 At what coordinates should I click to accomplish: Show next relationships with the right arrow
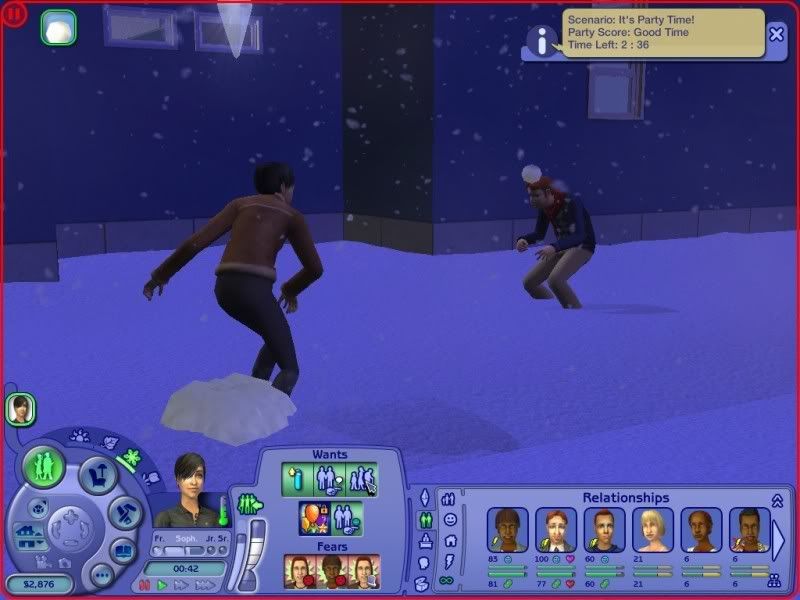(x=778, y=540)
